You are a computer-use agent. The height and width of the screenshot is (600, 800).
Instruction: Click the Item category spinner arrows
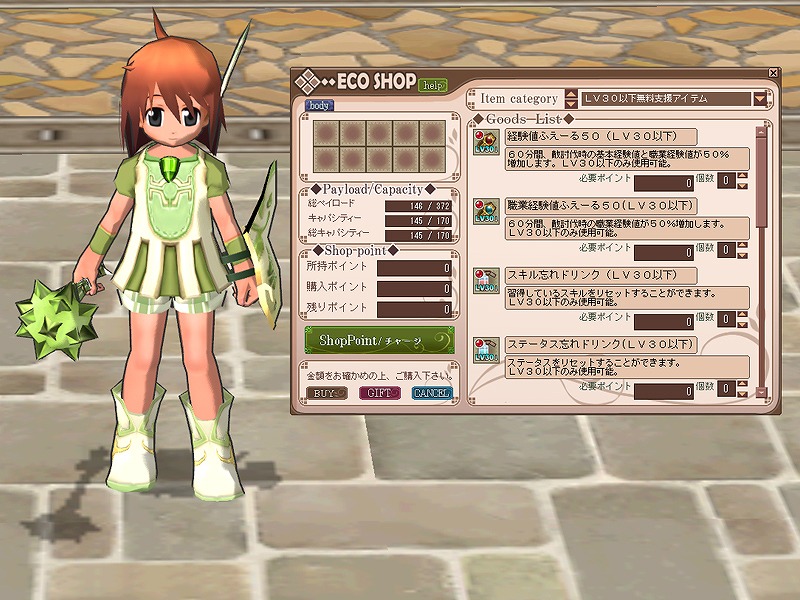[x=571, y=99]
